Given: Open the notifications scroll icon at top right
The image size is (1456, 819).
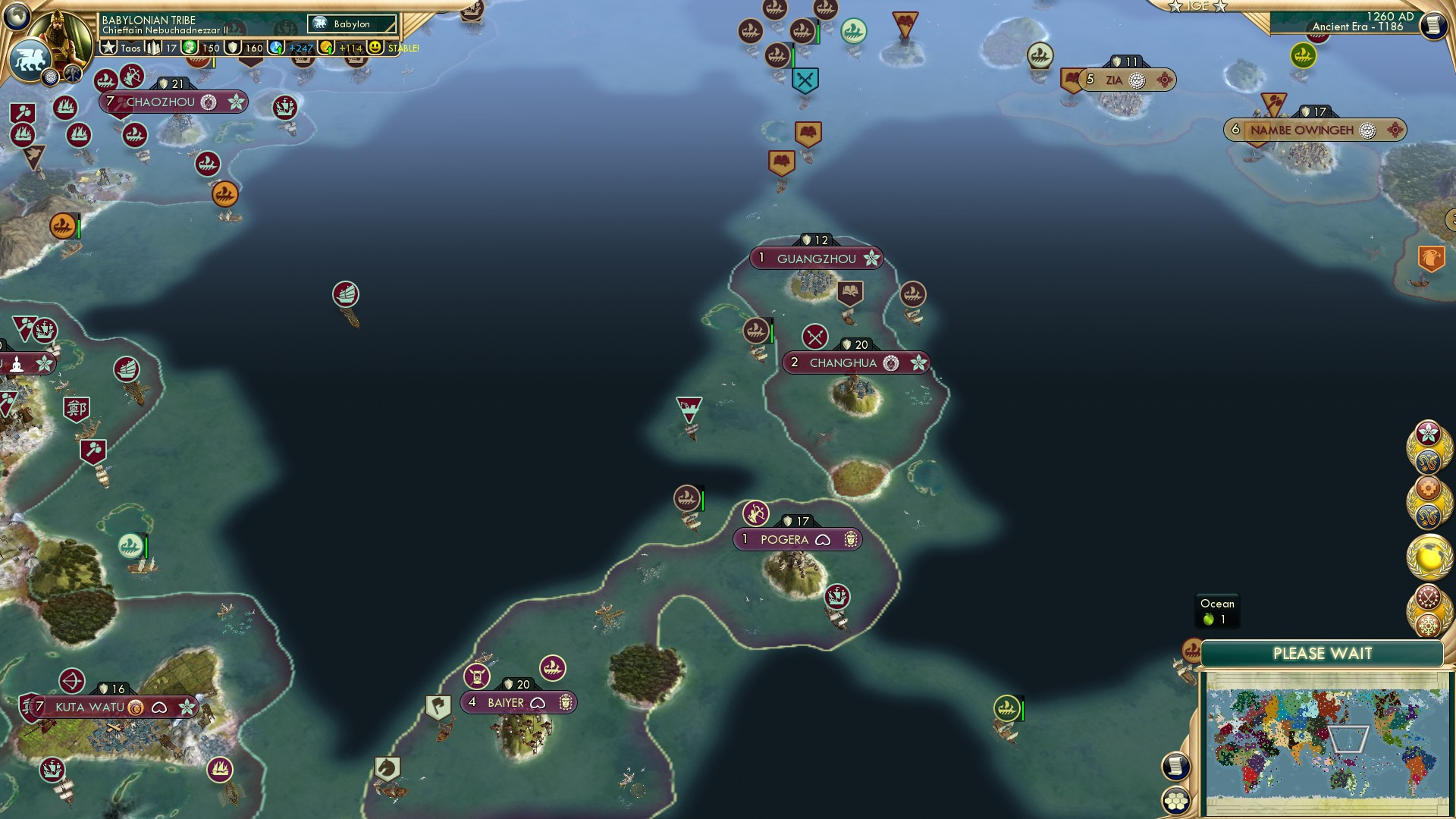Looking at the screenshot, I should (x=1433, y=25).
